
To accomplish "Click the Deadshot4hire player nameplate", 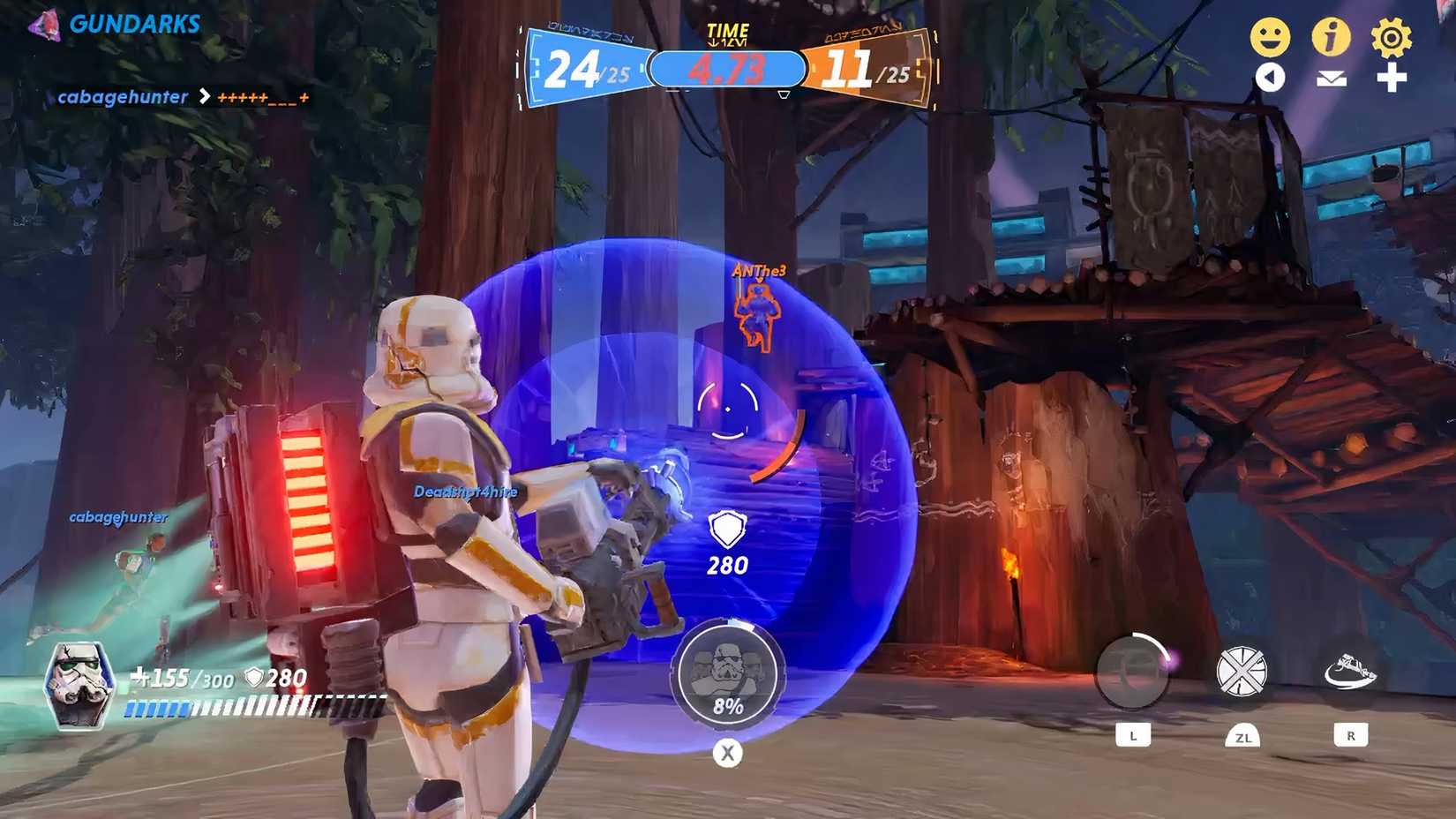I will click(465, 491).
